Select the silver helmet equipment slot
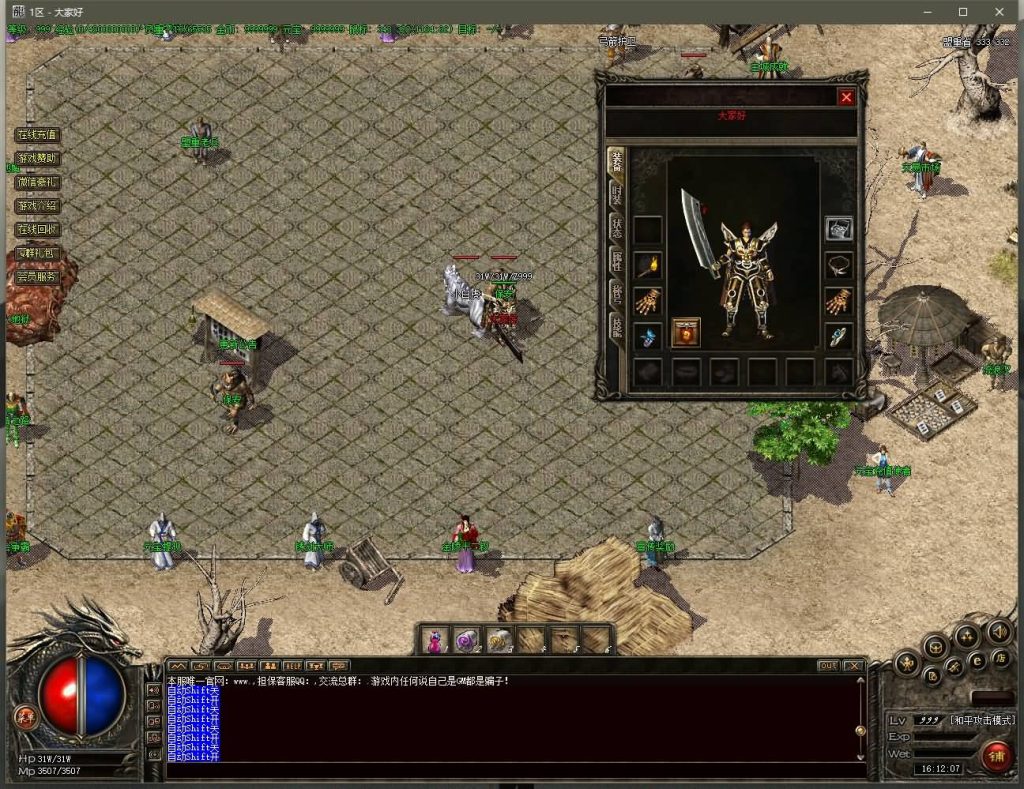 838,229
